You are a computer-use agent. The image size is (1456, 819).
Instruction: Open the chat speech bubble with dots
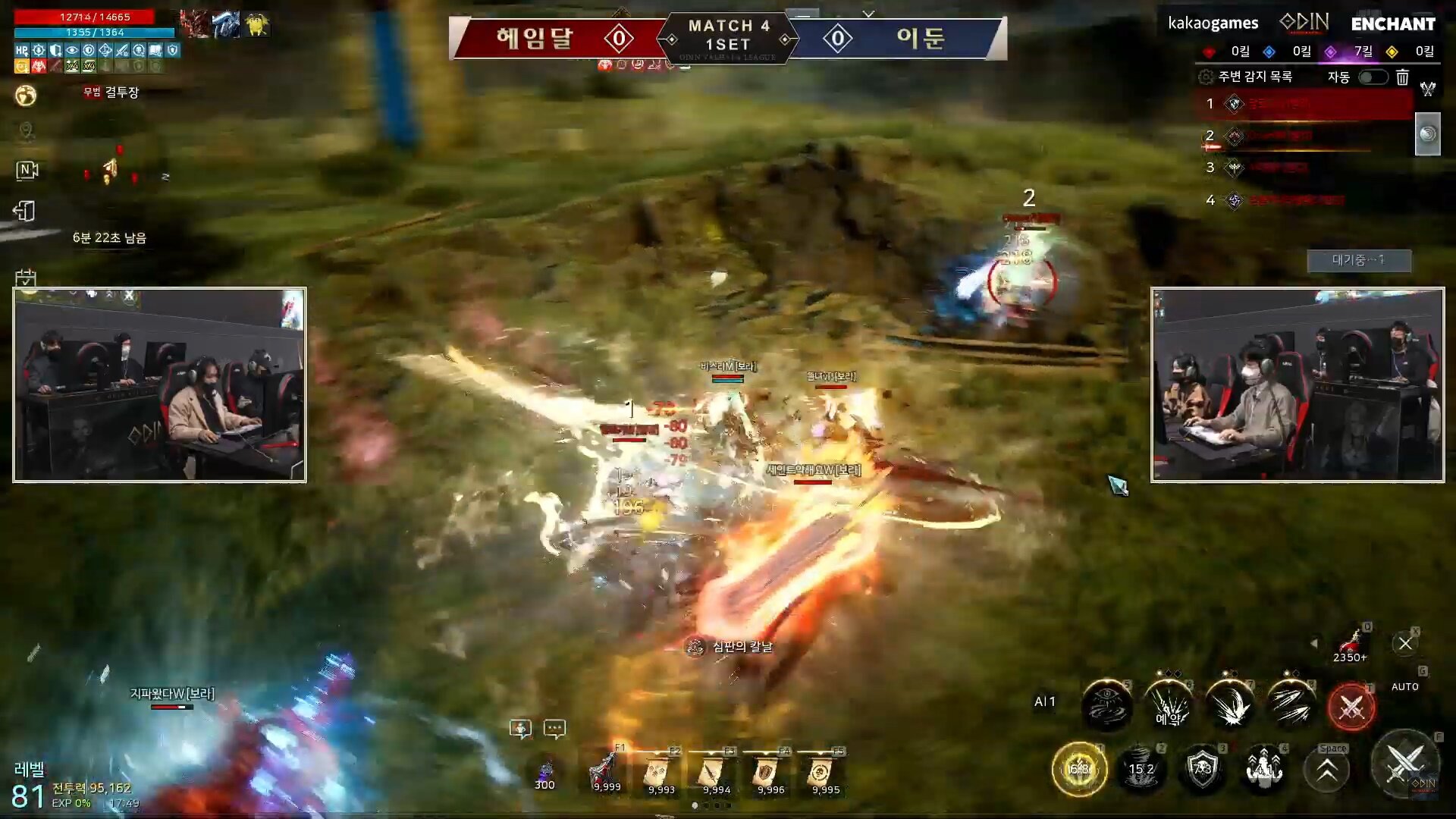pyautogui.click(x=554, y=729)
